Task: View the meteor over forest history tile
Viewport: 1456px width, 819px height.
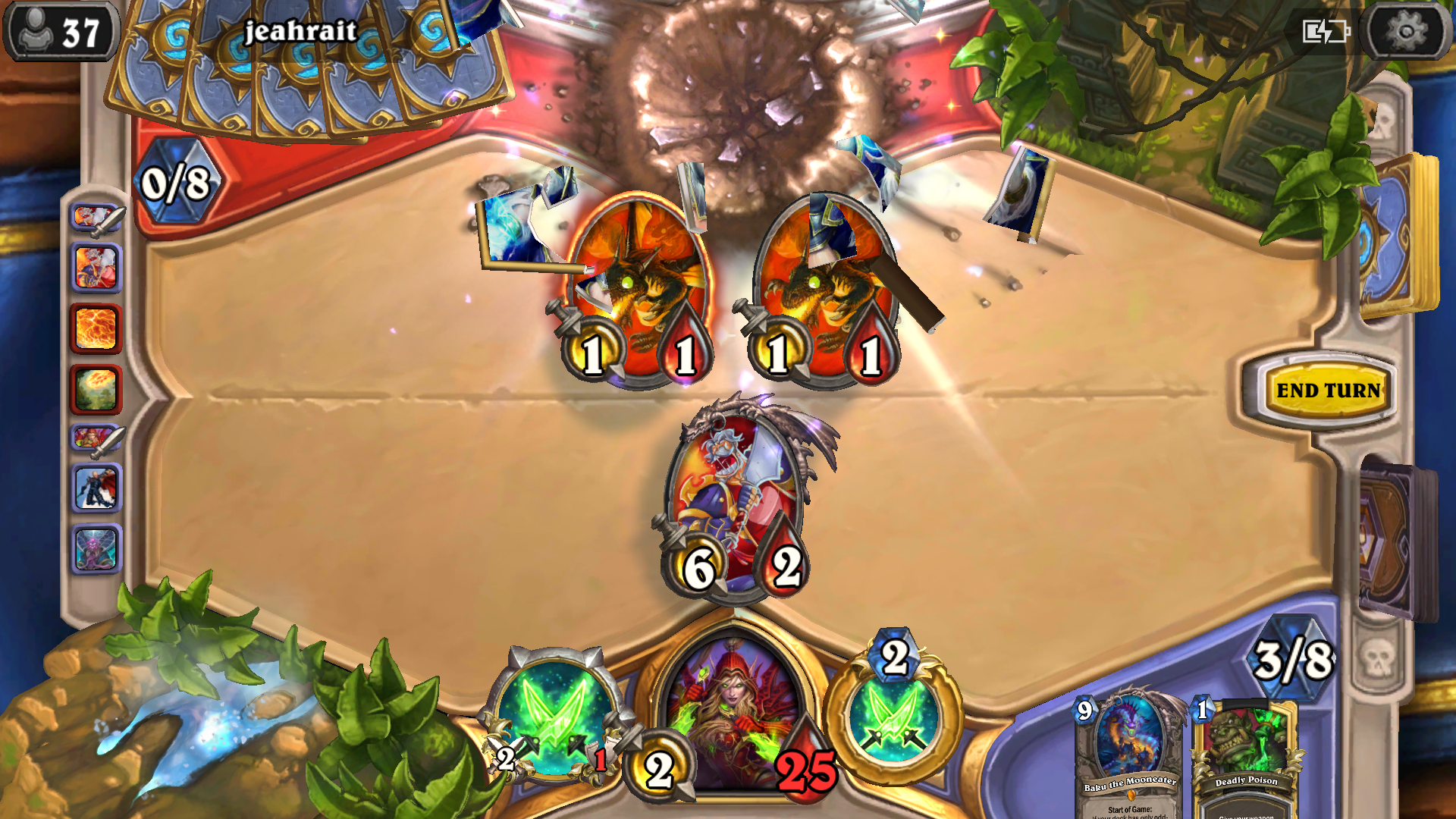Action: pos(96,389)
